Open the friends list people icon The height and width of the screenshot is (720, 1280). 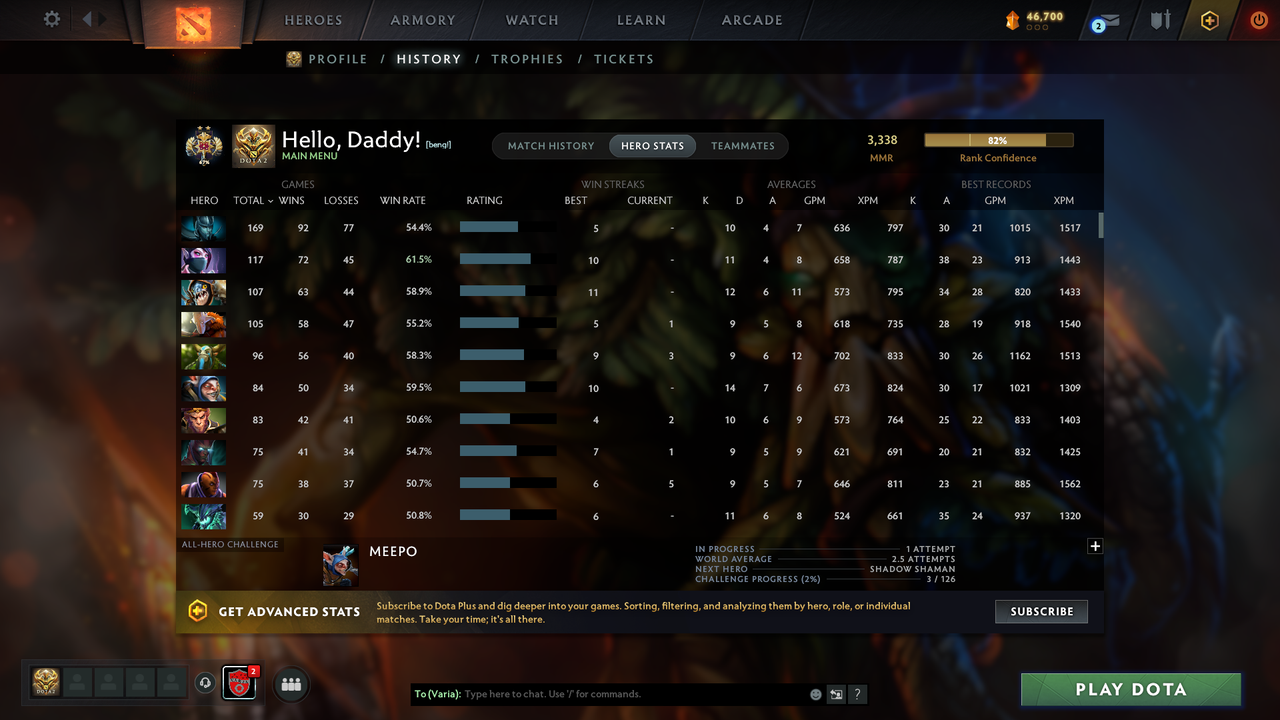pyautogui.click(x=291, y=684)
